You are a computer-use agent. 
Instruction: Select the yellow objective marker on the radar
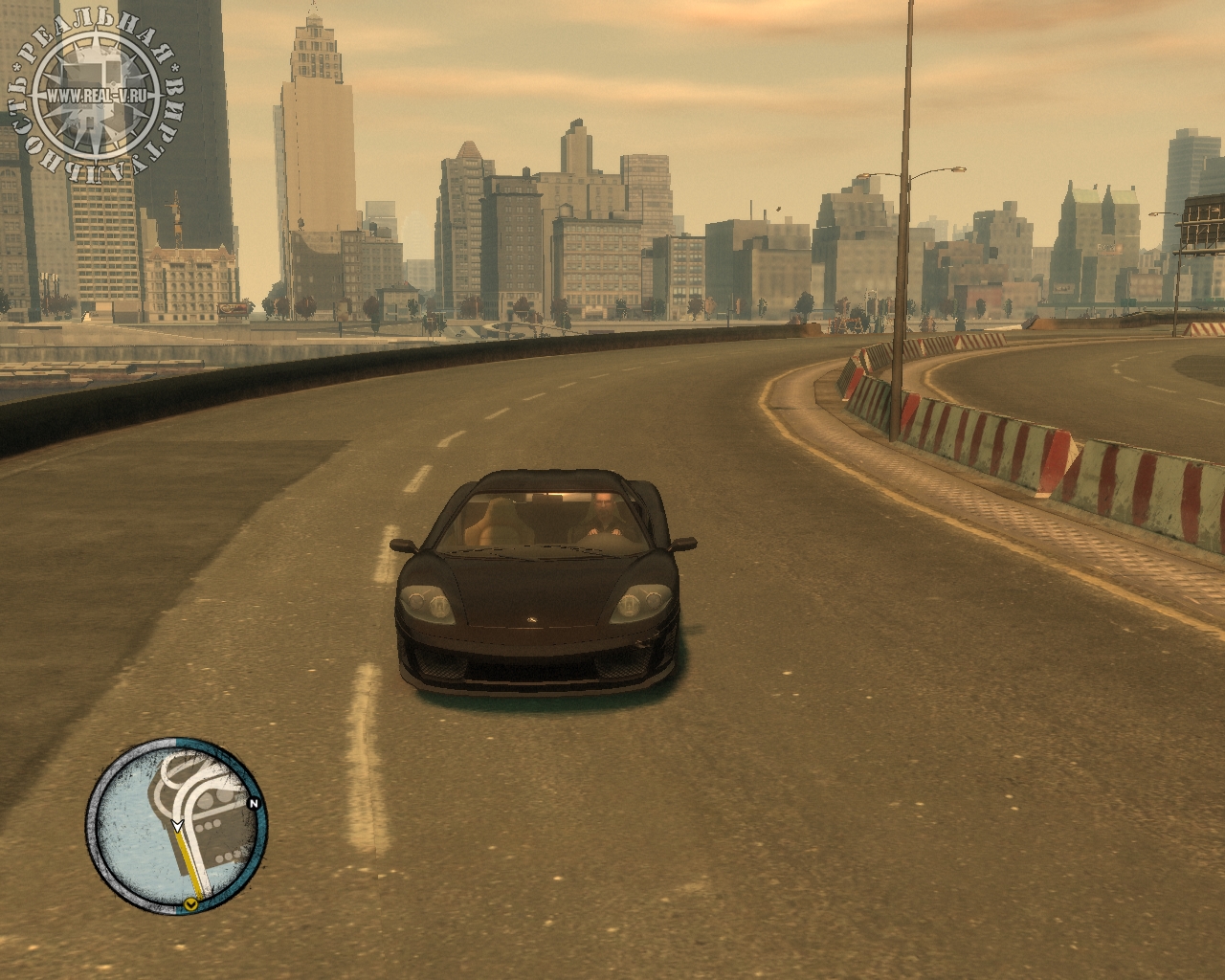click(x=192, y=903)
